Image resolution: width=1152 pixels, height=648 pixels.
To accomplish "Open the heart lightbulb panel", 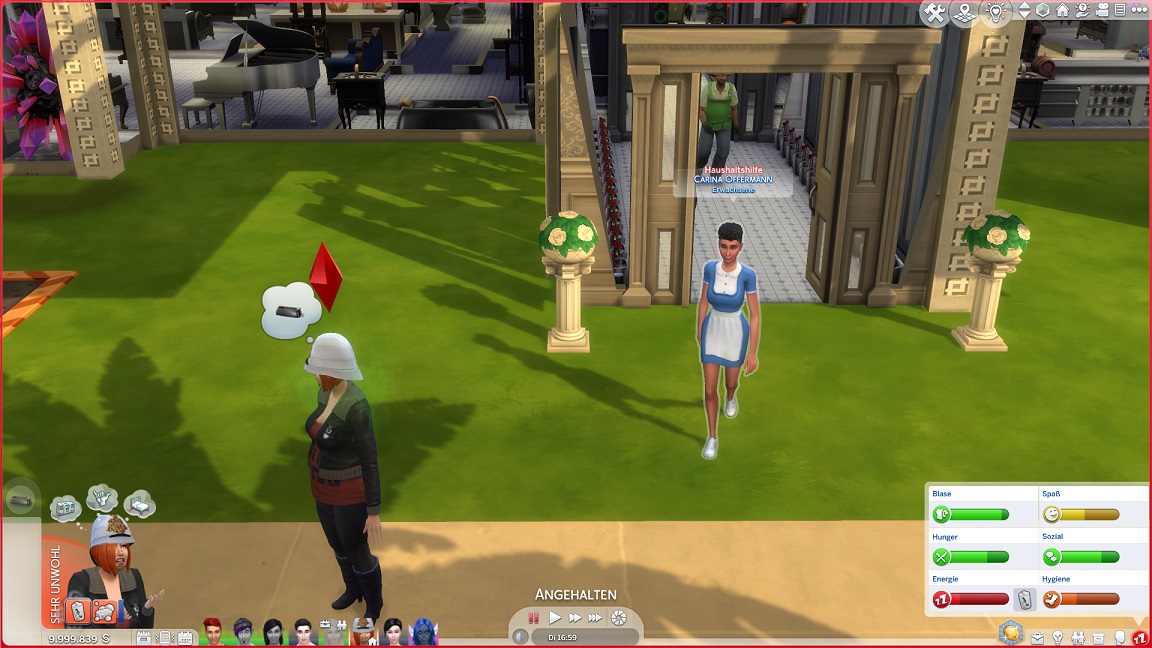I will coord(996,13).
